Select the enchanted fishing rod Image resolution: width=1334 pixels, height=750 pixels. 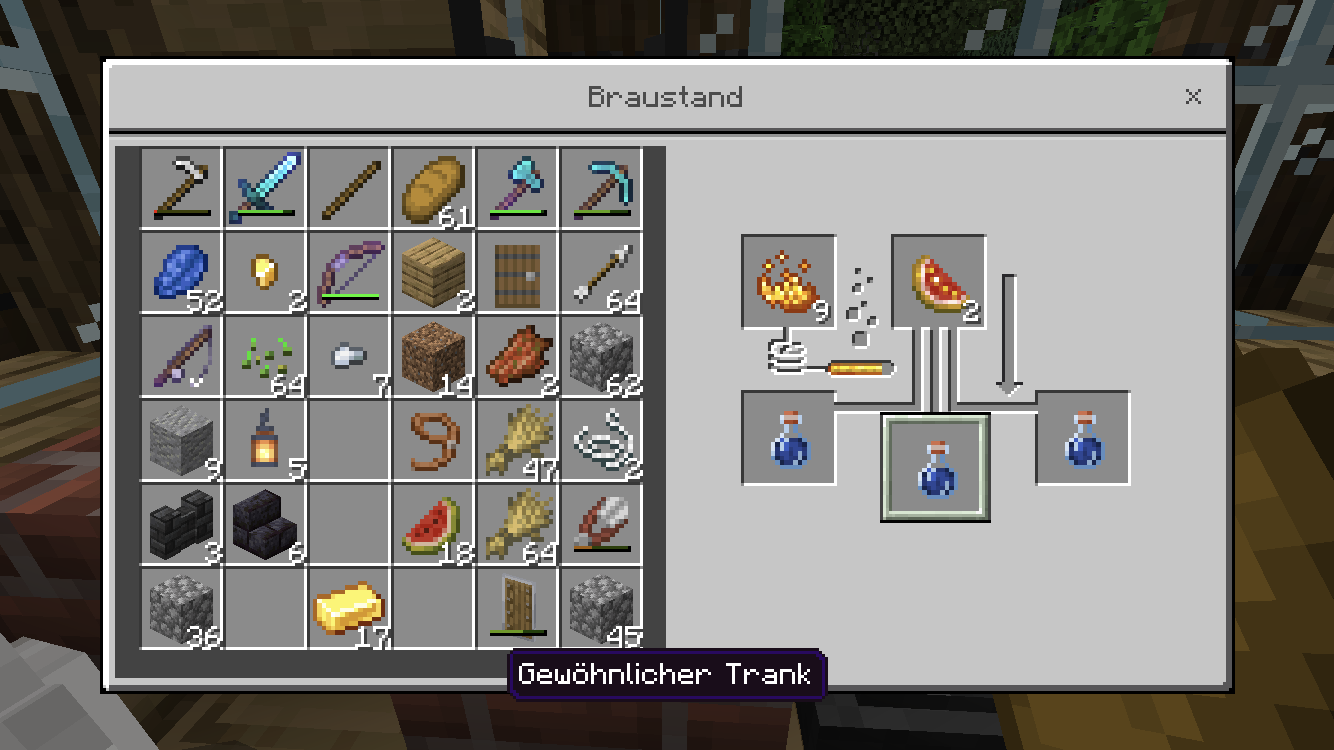coord(181,355)
